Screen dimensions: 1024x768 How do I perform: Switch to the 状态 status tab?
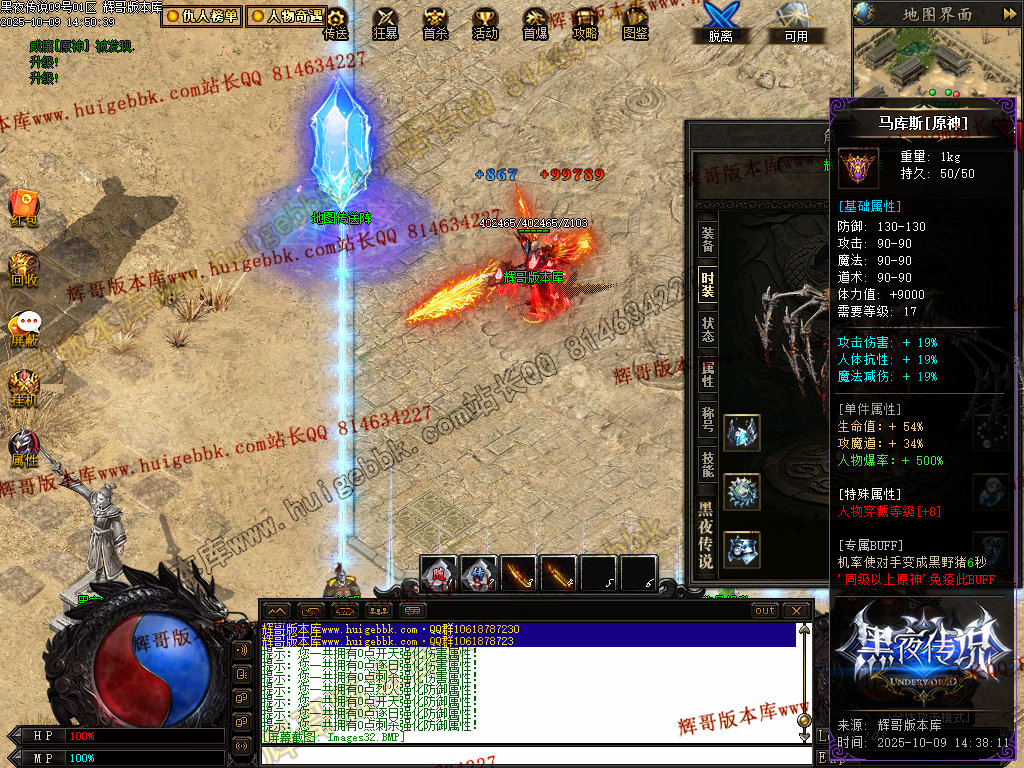pos(707,330)
